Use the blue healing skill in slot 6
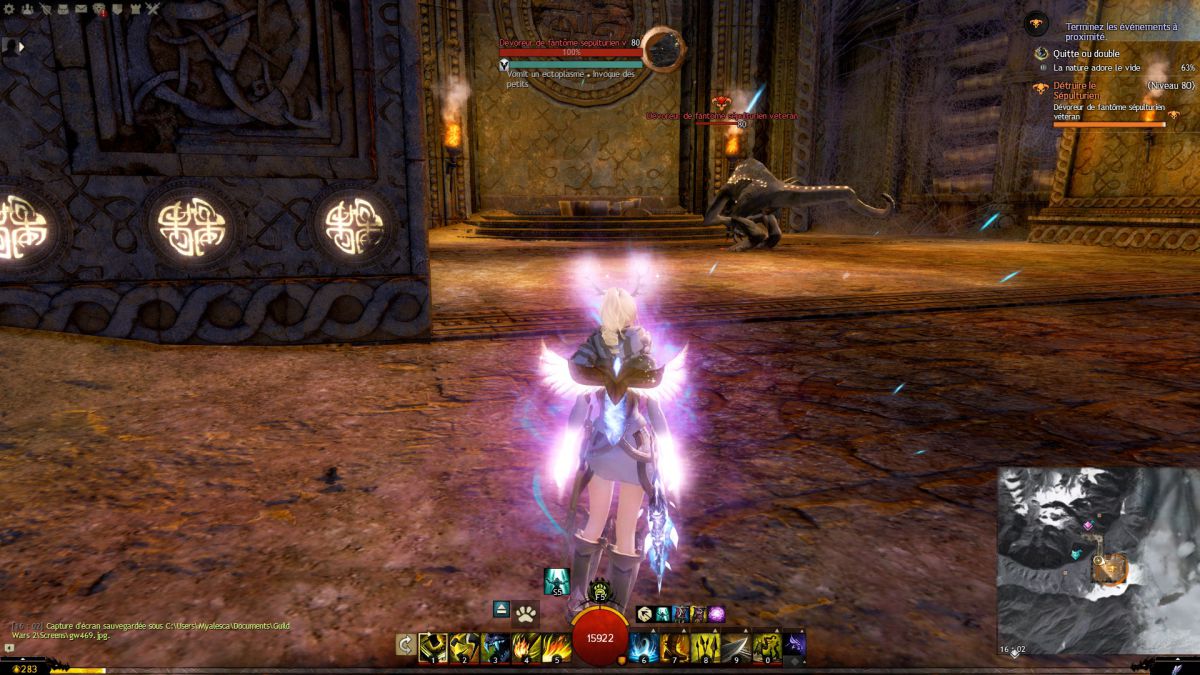Viewport: 1200px width, 675px height. [644, 646]
